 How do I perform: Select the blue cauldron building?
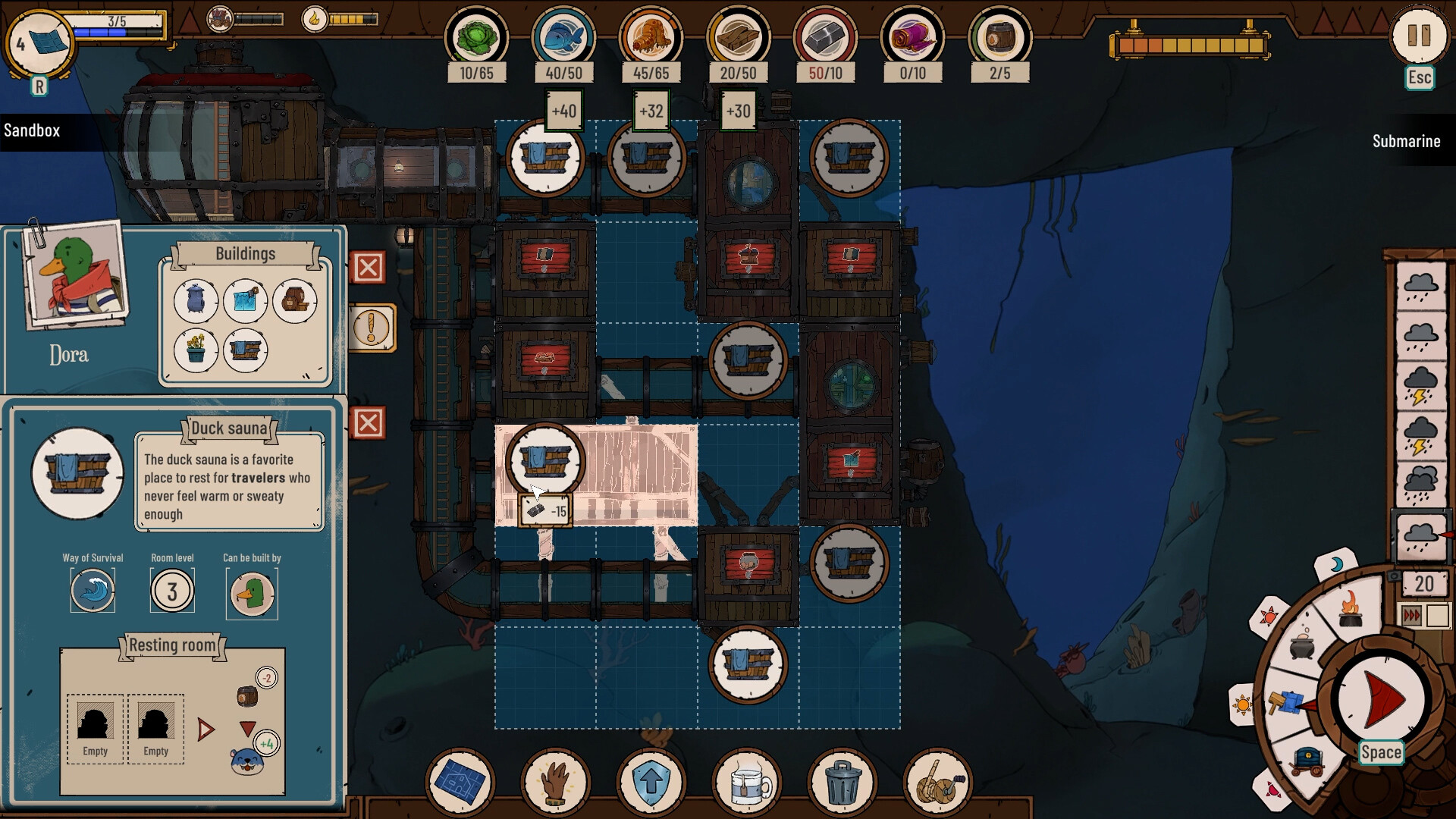(x=196, y=301)
